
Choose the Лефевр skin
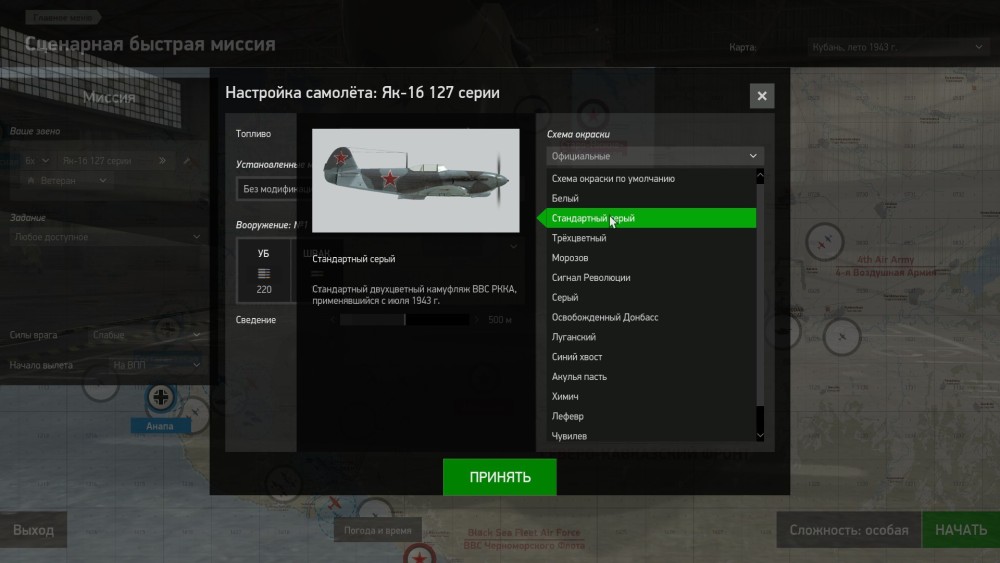568,416
